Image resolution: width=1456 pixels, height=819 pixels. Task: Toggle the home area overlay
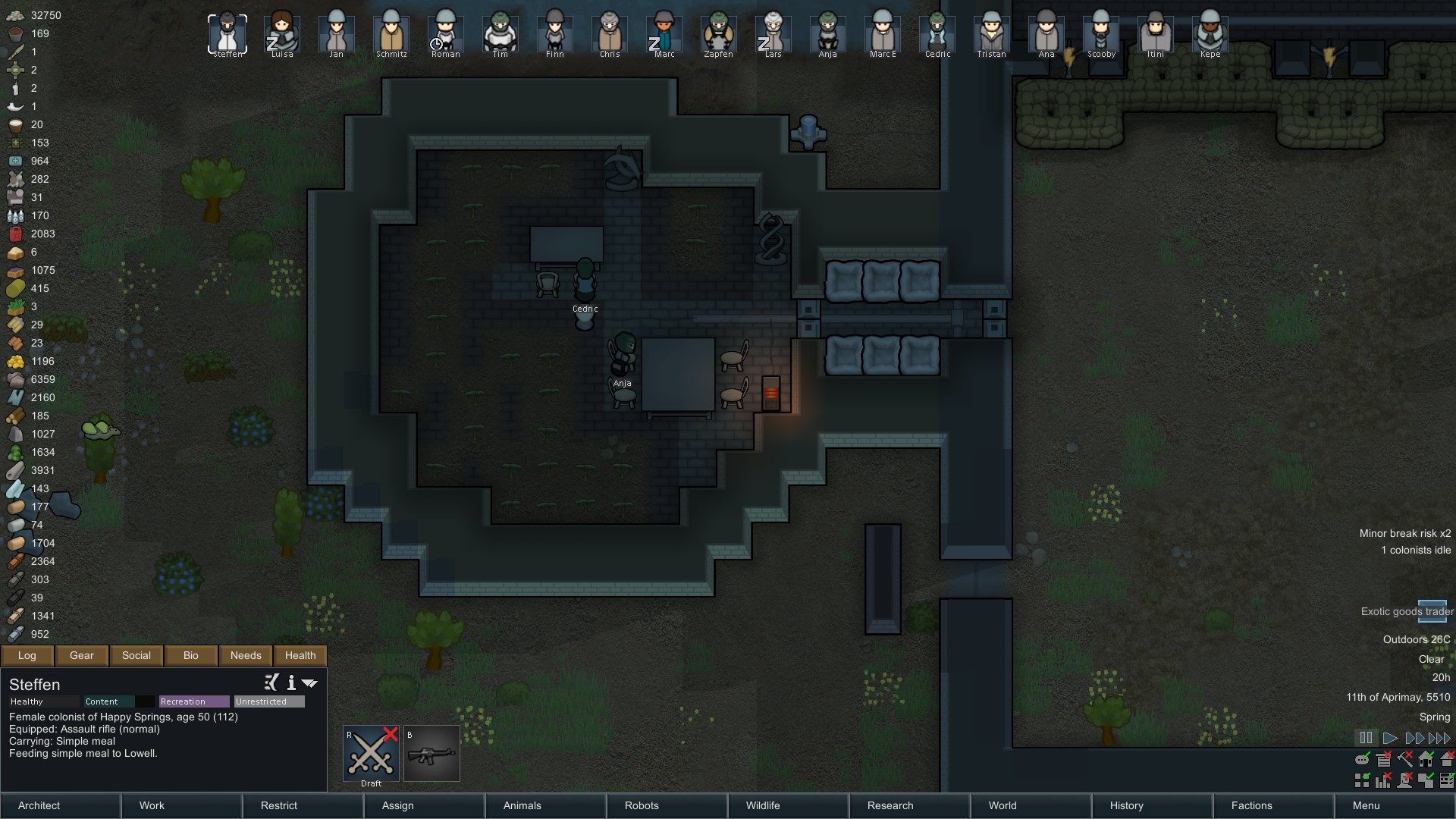tap(1426, 759)
